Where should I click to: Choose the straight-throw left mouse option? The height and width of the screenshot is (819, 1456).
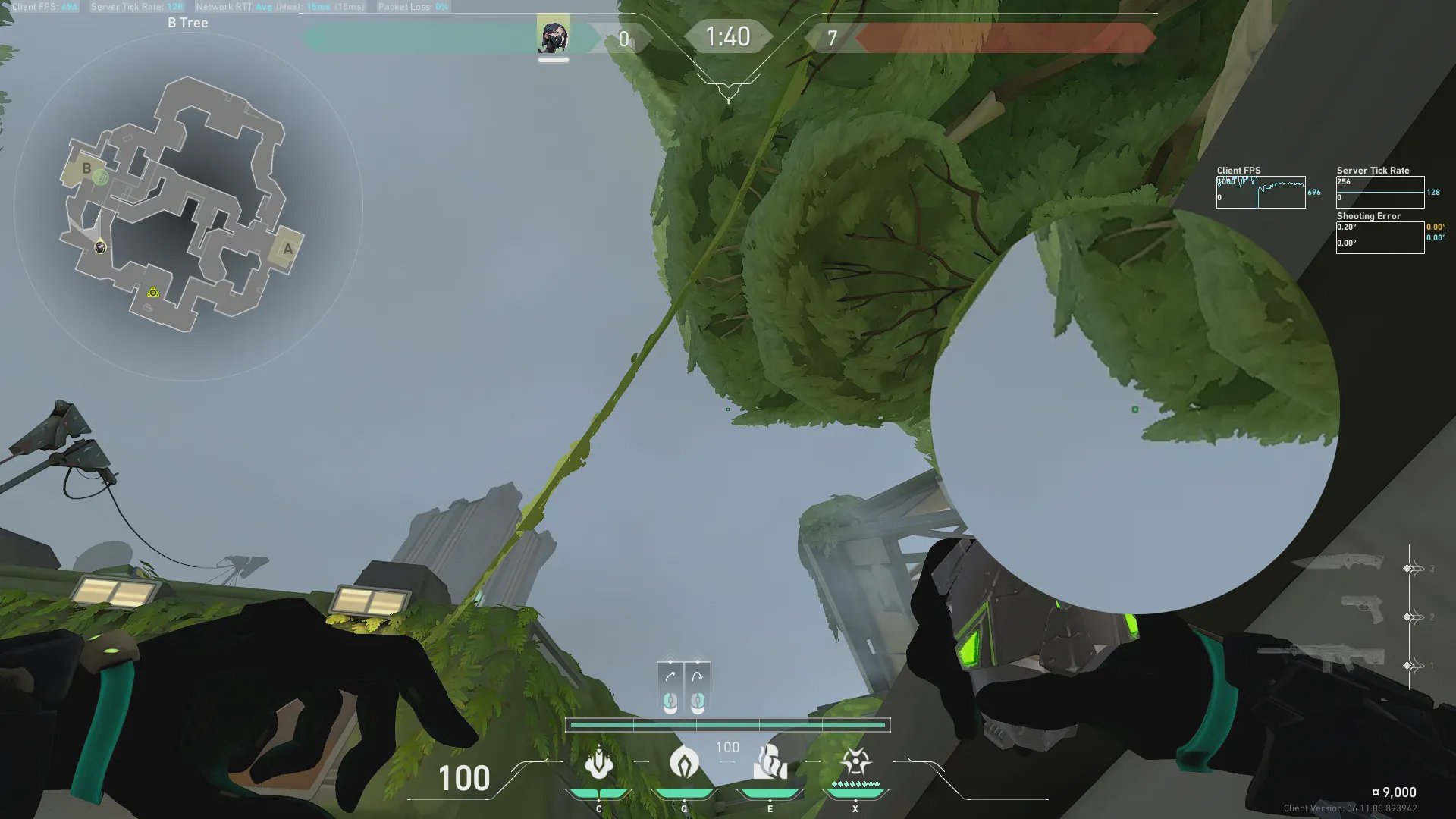click(670, 689)
